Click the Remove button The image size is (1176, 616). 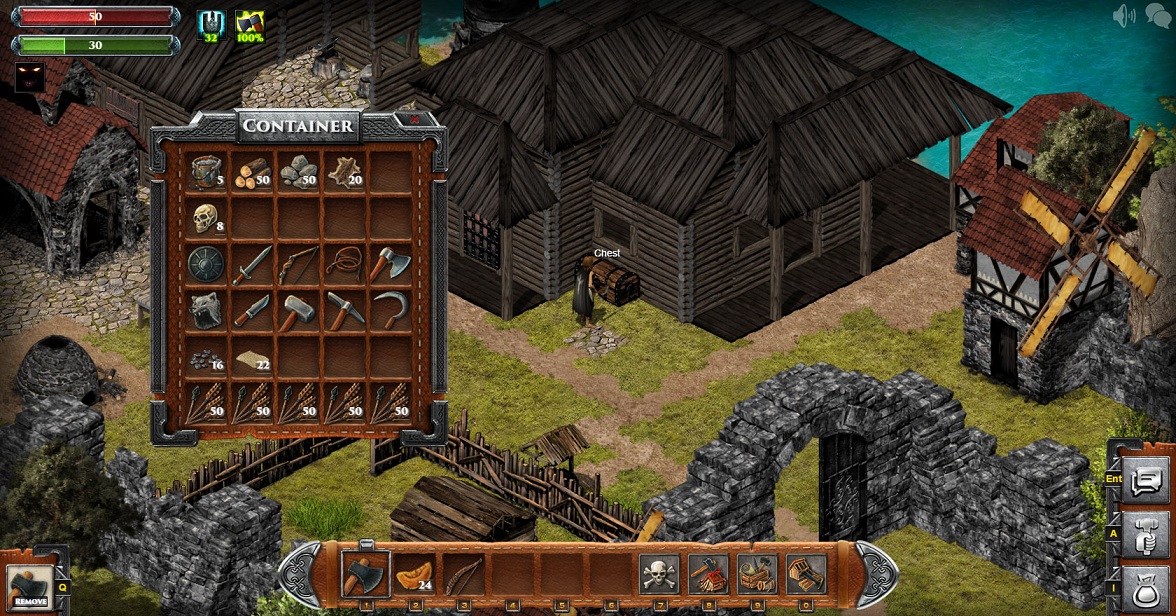pos(30,587)
